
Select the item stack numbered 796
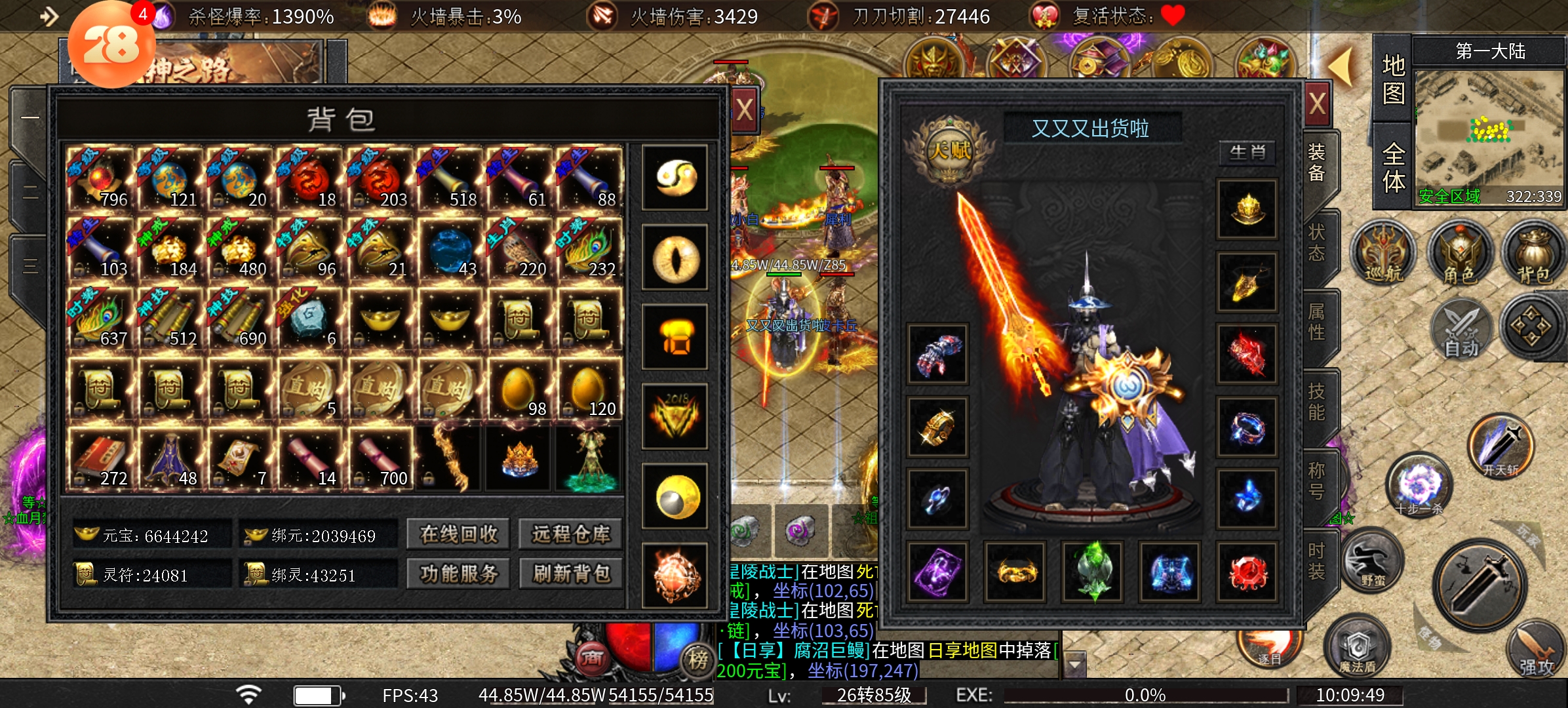[x=100, y=178]
